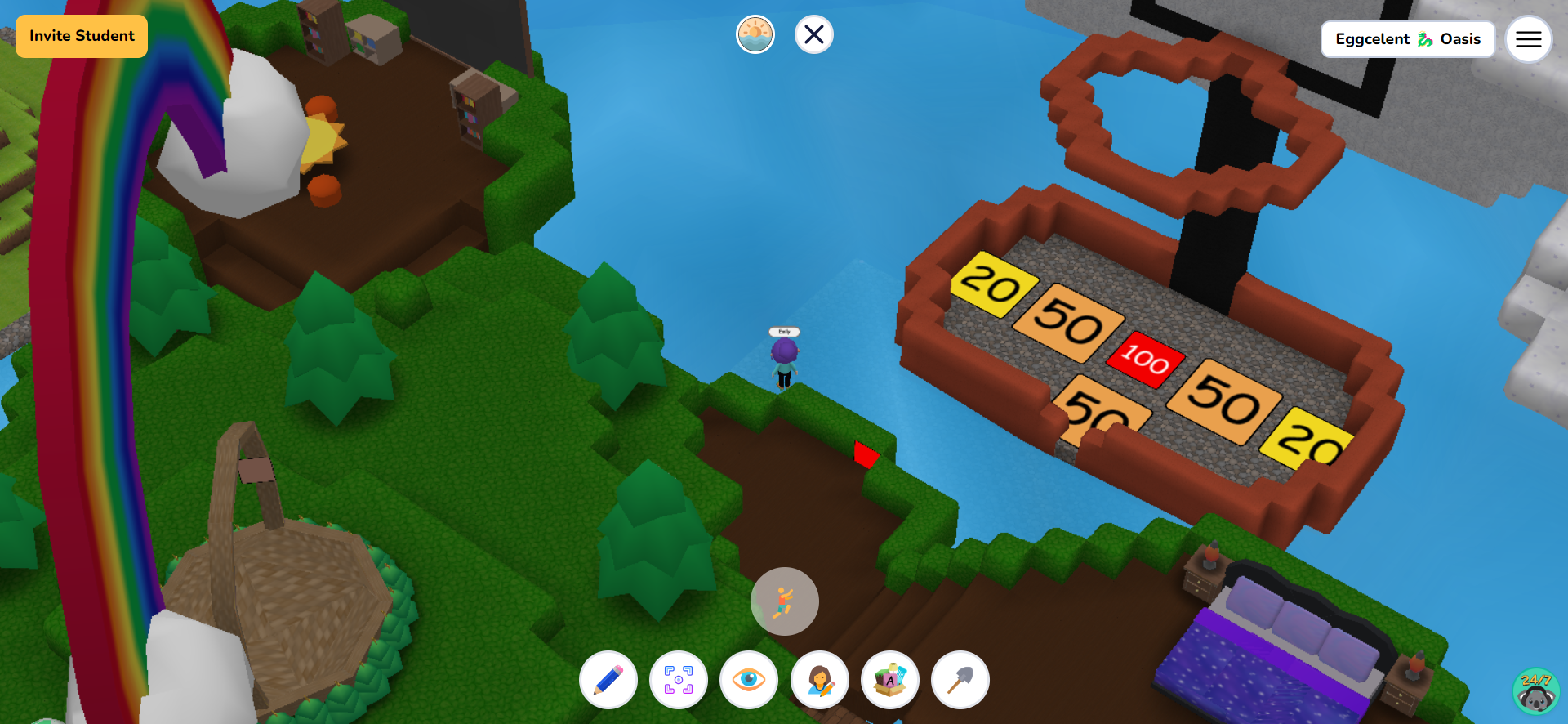Dismiss with the X close button
The width and height of the screenshot is (1568, 724).
pos(813,34)
